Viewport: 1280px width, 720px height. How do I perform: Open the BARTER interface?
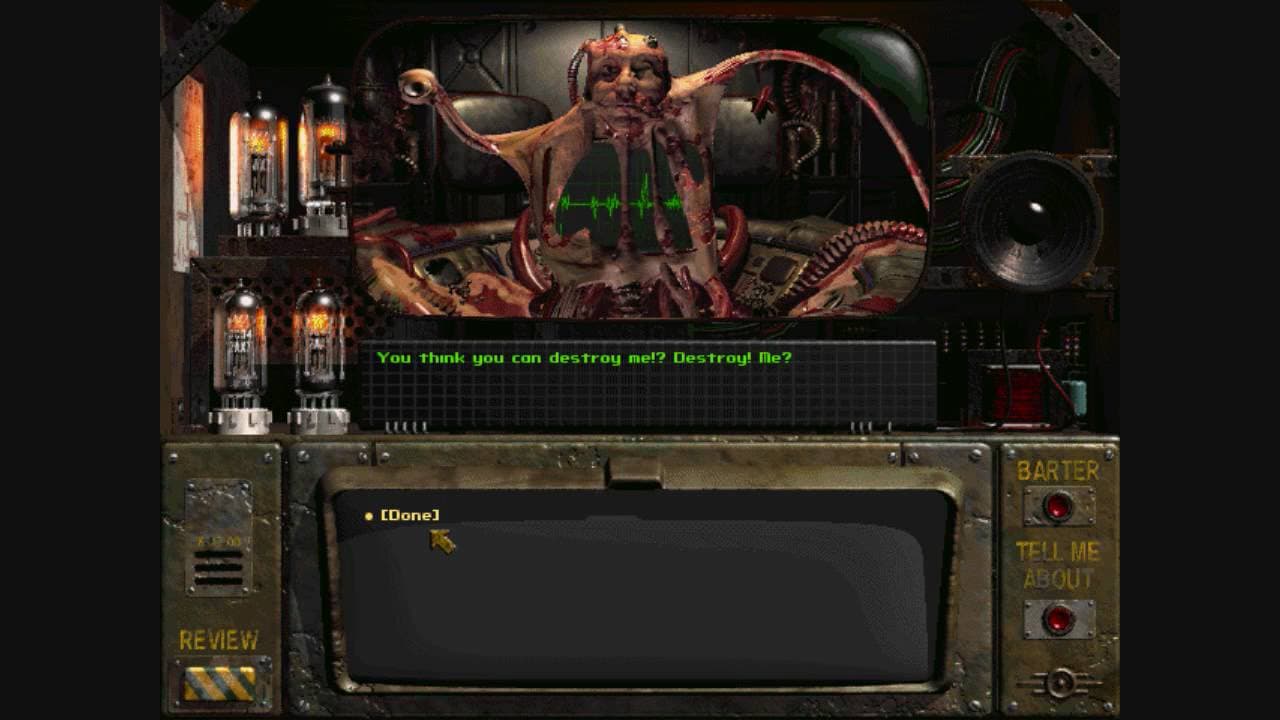[1057, 505]
